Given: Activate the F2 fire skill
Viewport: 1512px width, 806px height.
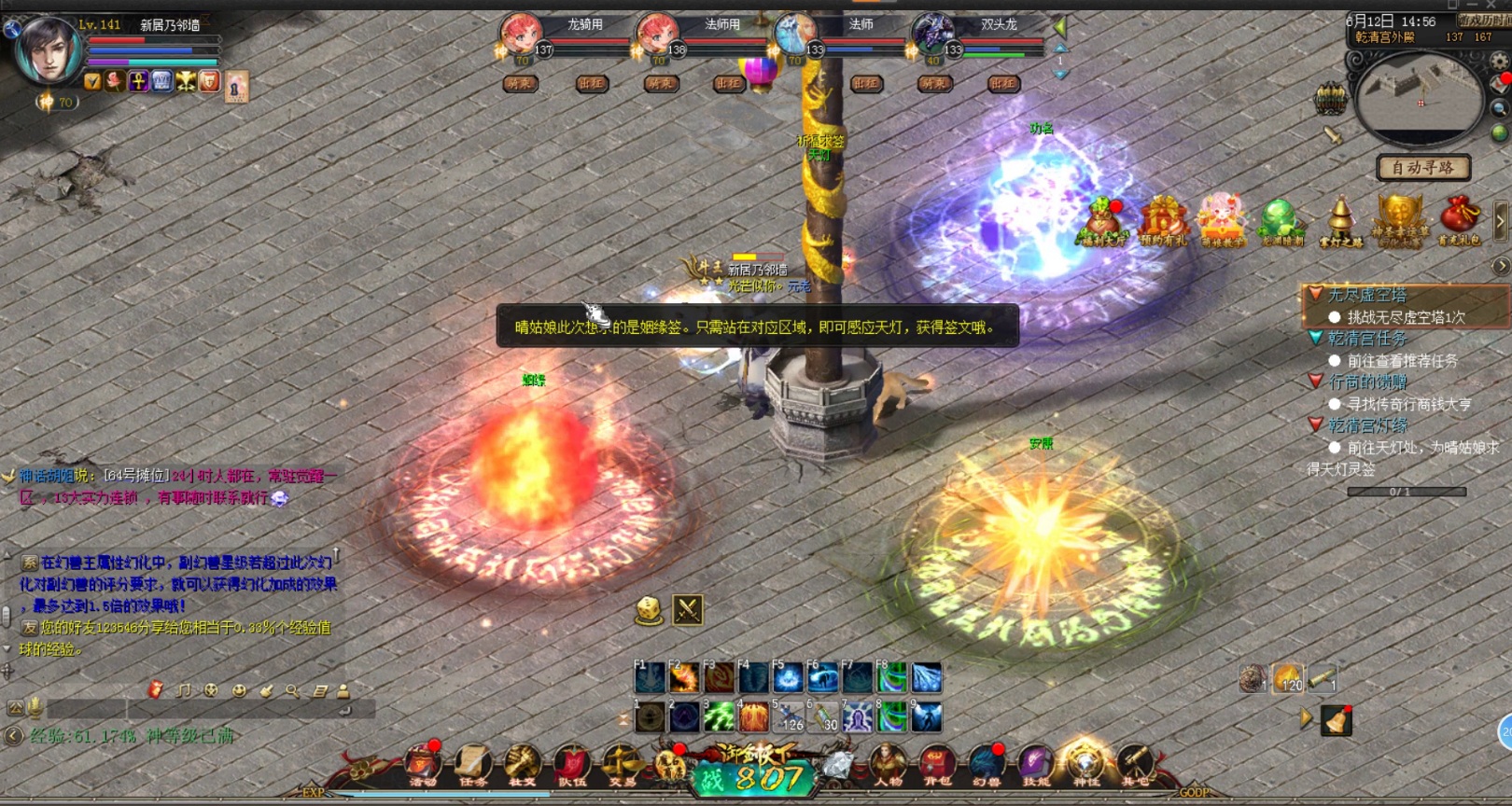Looking at the screenshot, I should pyautogui.click(x=684, y=678).
